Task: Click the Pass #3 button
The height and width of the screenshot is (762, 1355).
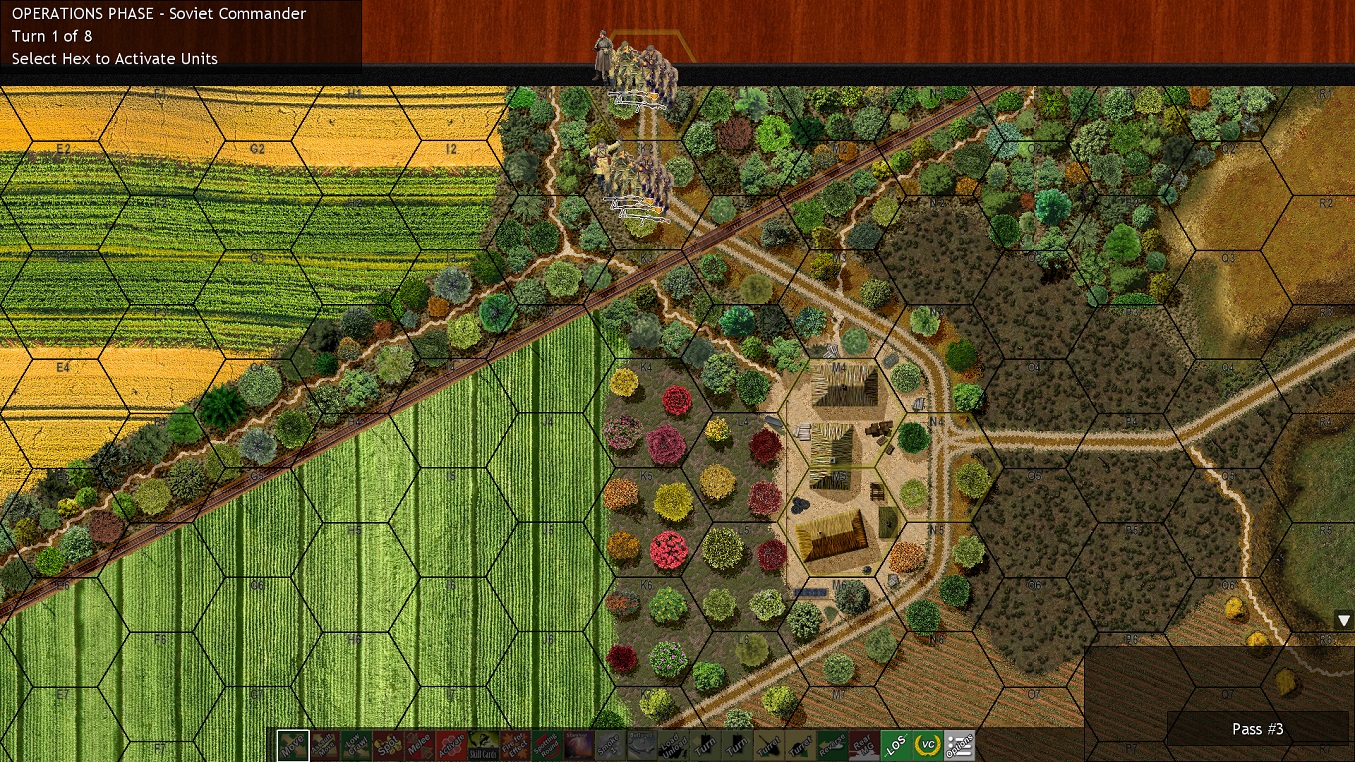Action: pyautogui.click(x=1257, y=729)
